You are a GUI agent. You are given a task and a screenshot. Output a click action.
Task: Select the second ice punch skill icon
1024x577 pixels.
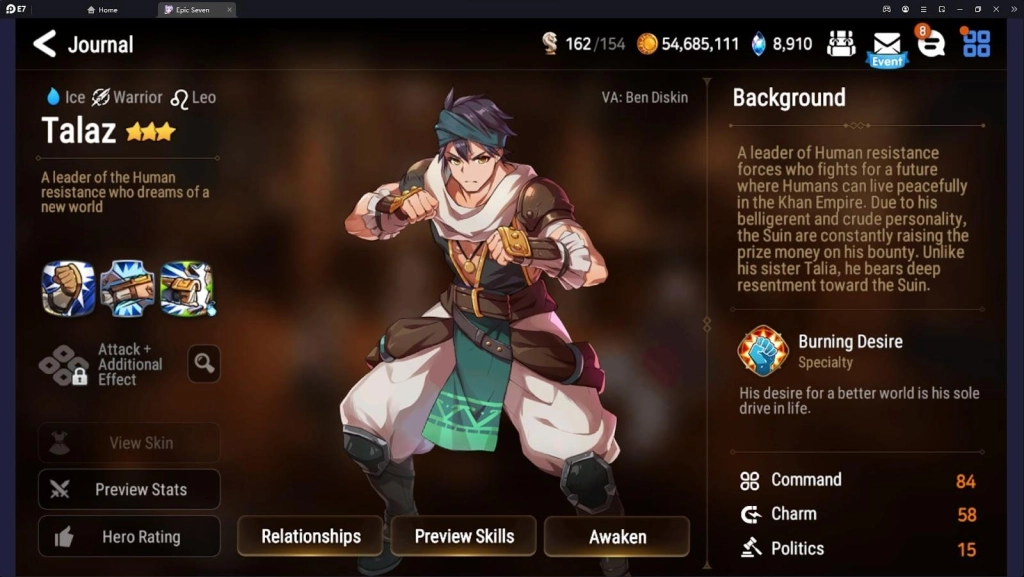[x=127, y=288]
